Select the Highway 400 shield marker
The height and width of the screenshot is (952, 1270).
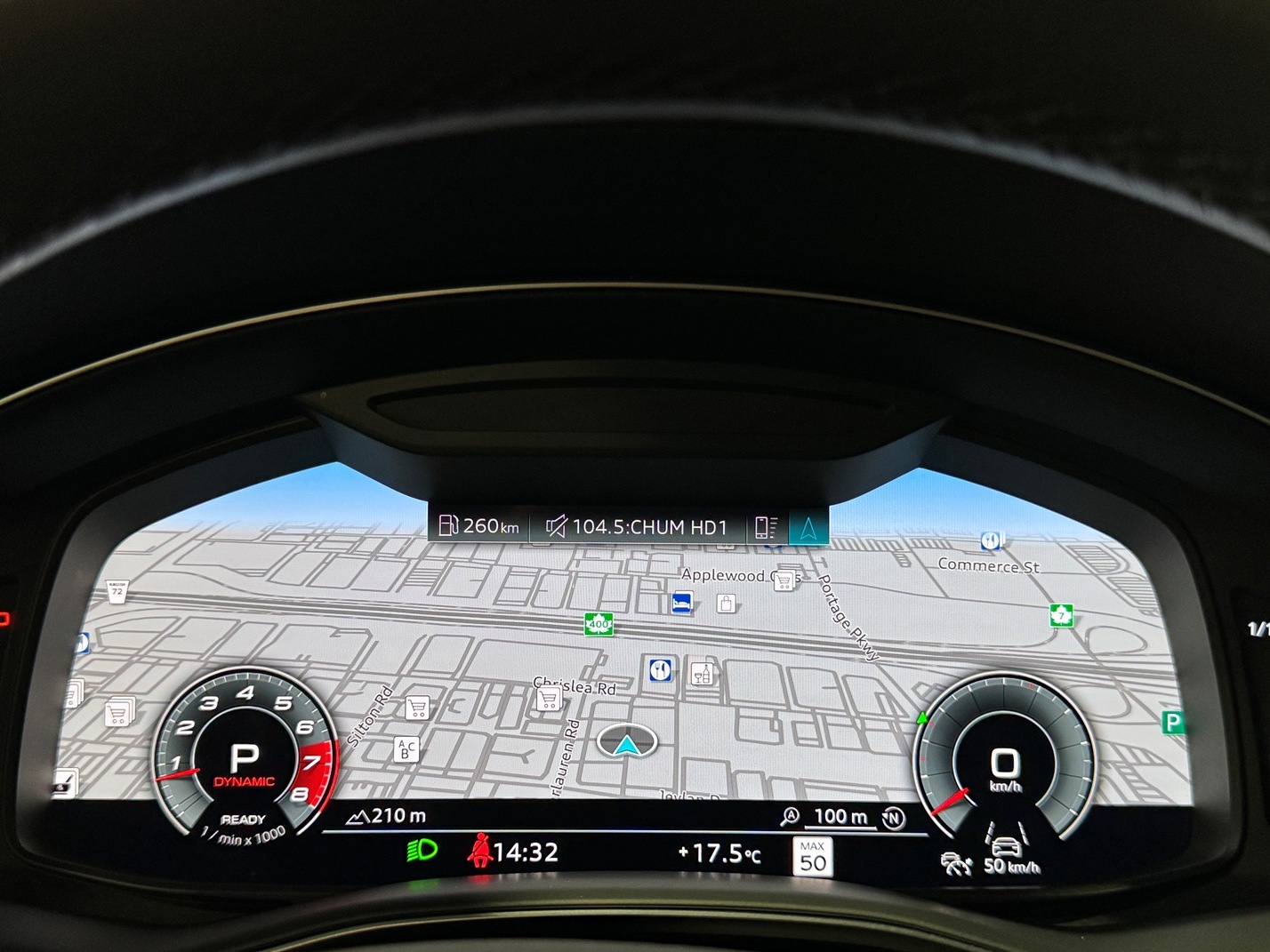click(599, 624)
